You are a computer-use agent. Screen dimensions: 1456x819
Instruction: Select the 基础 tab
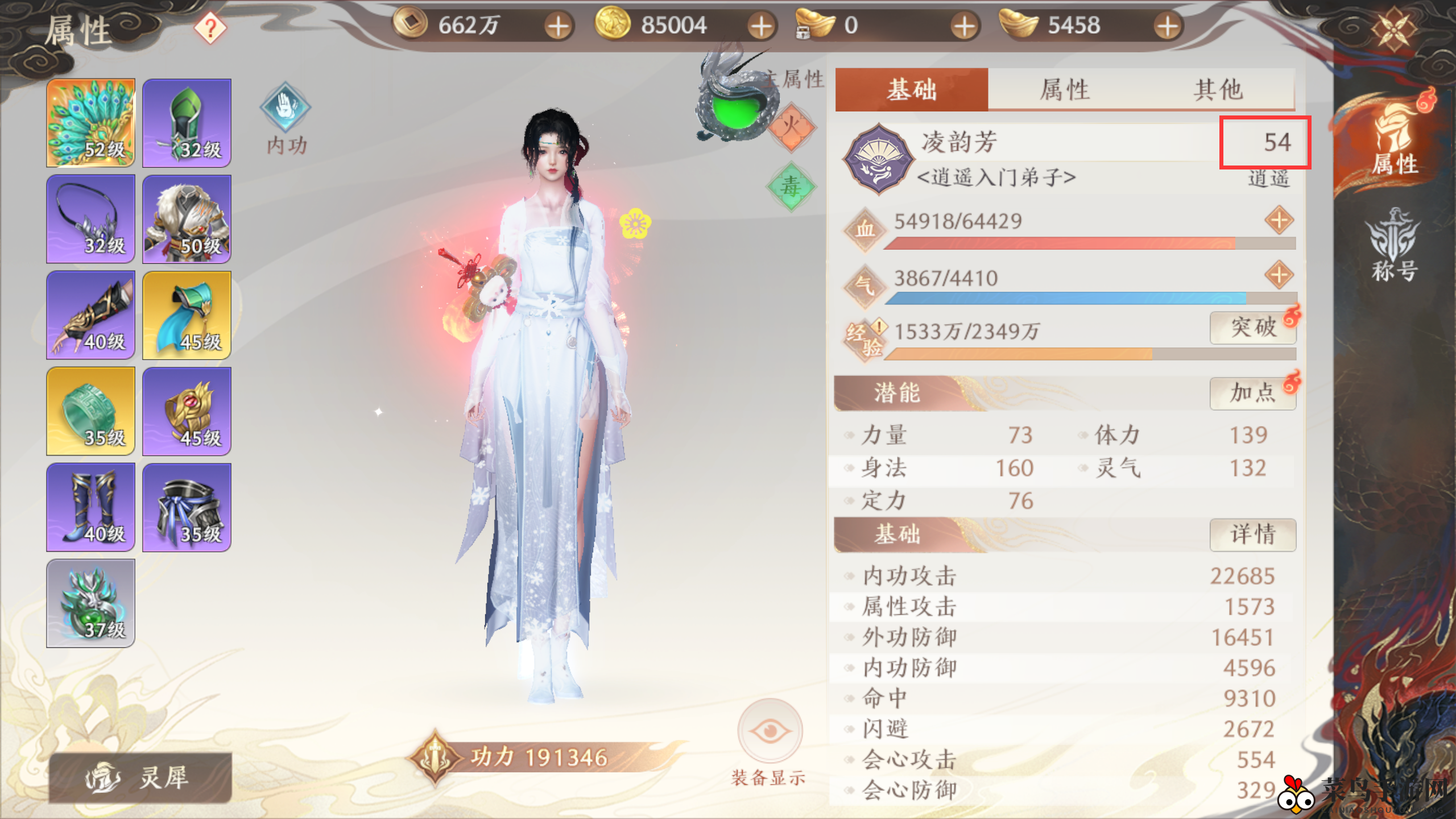tap(911, 89)
